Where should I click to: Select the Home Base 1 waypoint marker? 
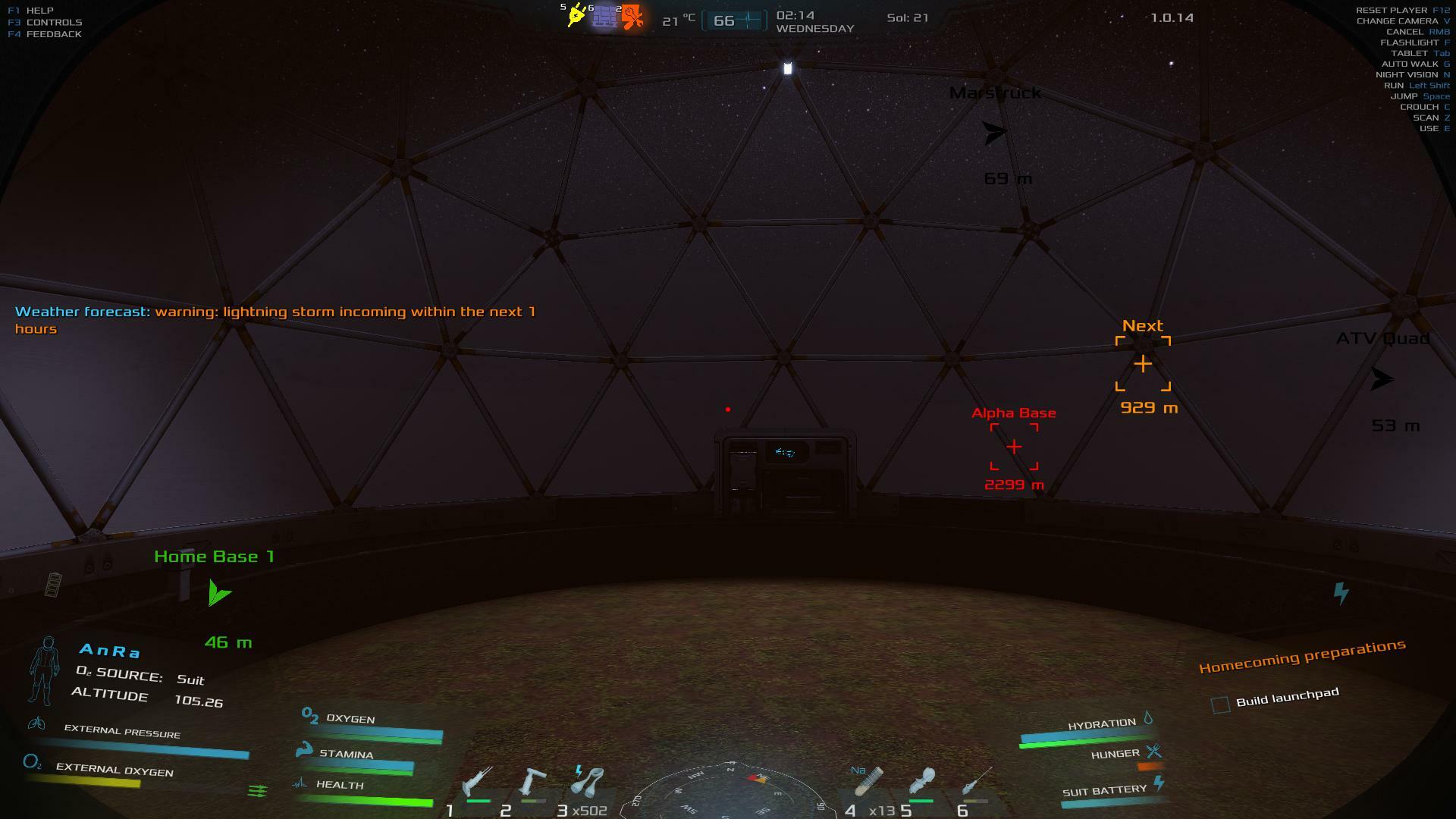[x=218, y=593]
